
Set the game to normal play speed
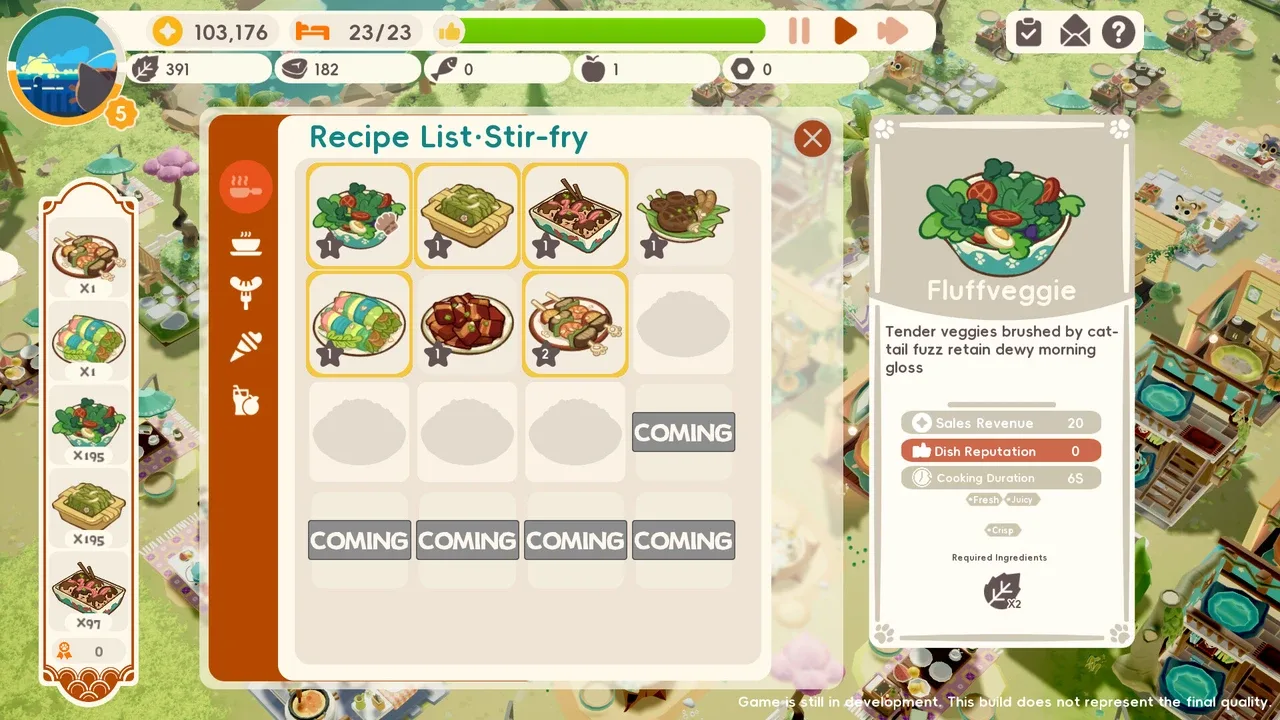click(845, 31)
